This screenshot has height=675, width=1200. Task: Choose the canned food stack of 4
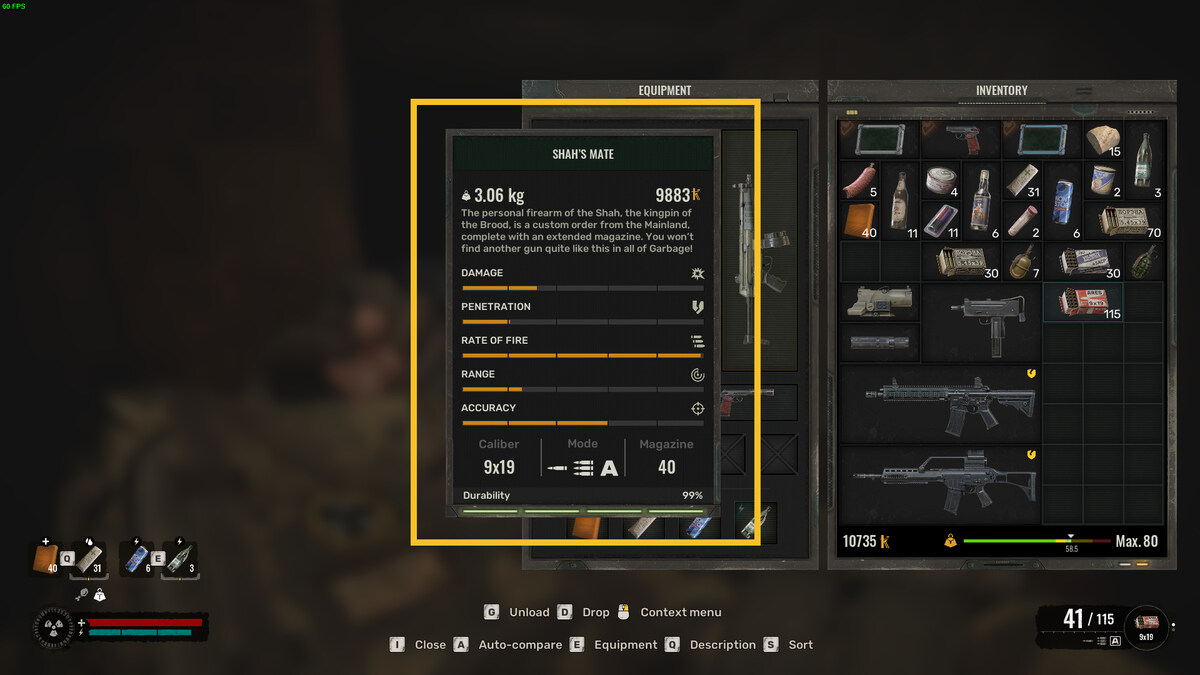940,181
